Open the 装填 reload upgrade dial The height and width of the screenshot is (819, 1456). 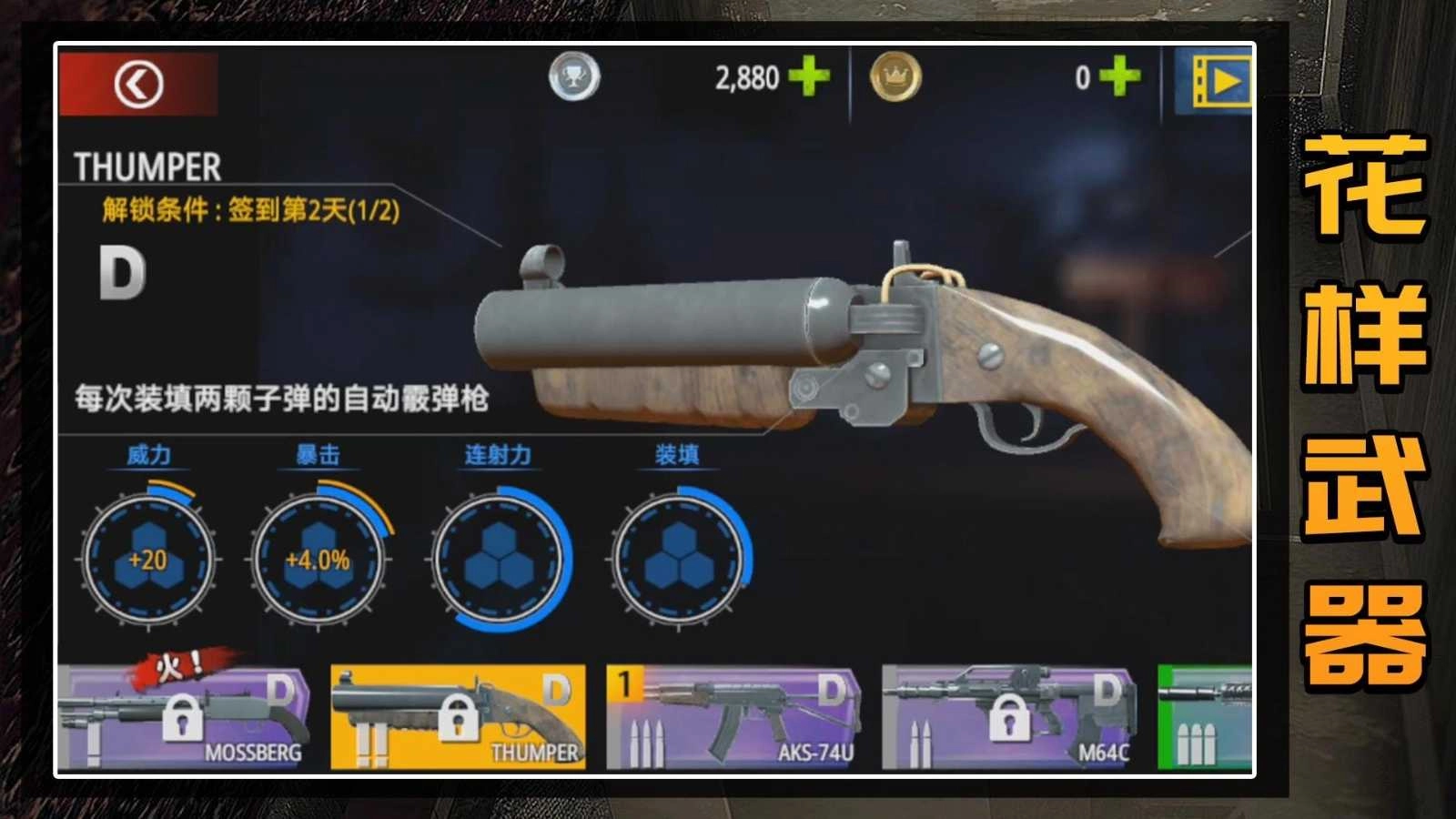coord(679,559)
